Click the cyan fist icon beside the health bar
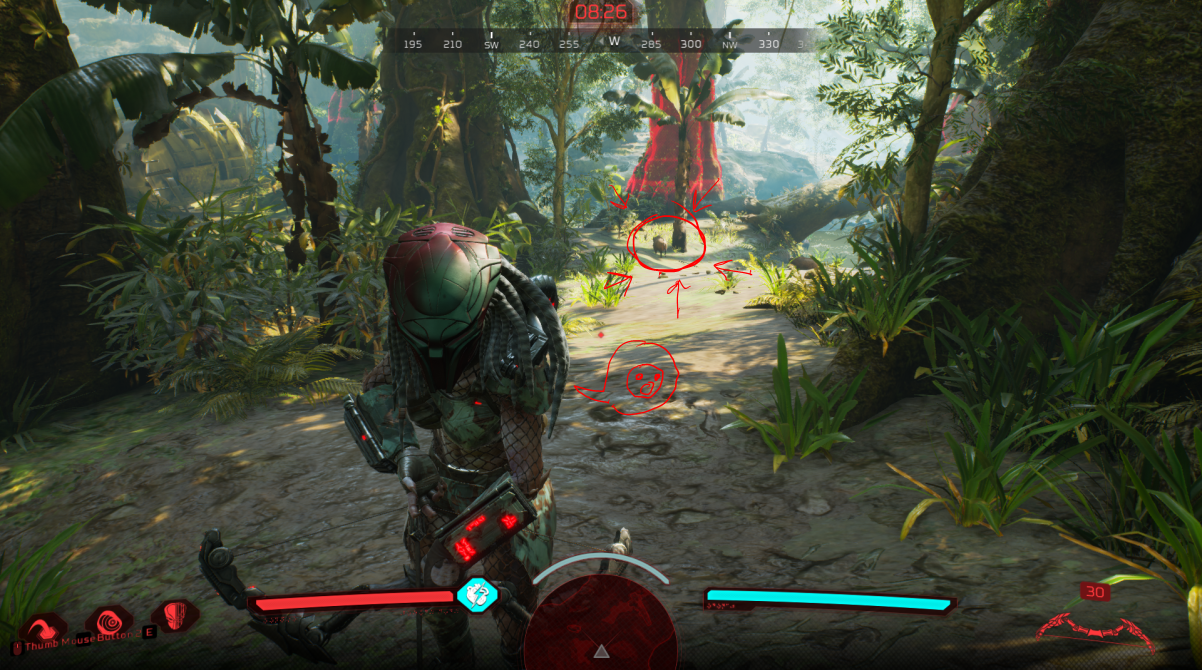Screen dimensions: 1202x670 click(x=477, y=594)
